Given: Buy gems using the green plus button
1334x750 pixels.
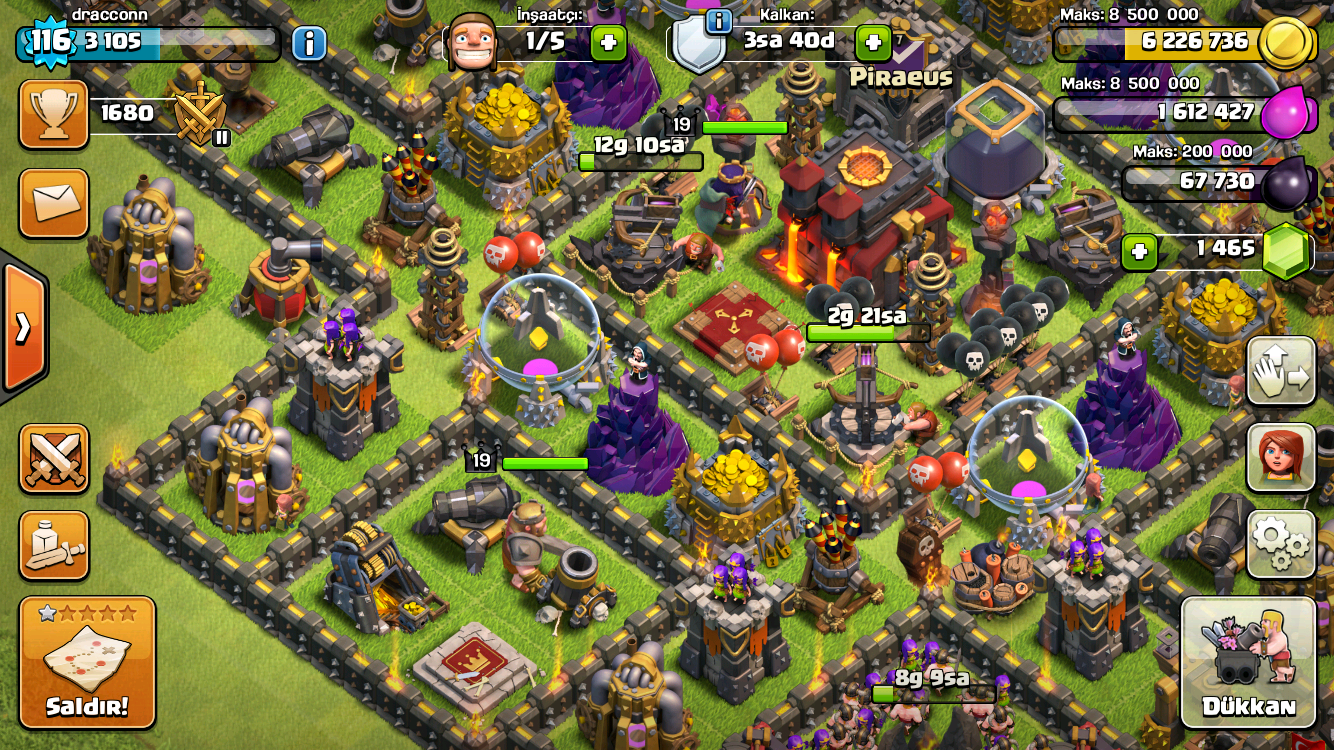Looking at the screenshot, I should [1139, 252].
